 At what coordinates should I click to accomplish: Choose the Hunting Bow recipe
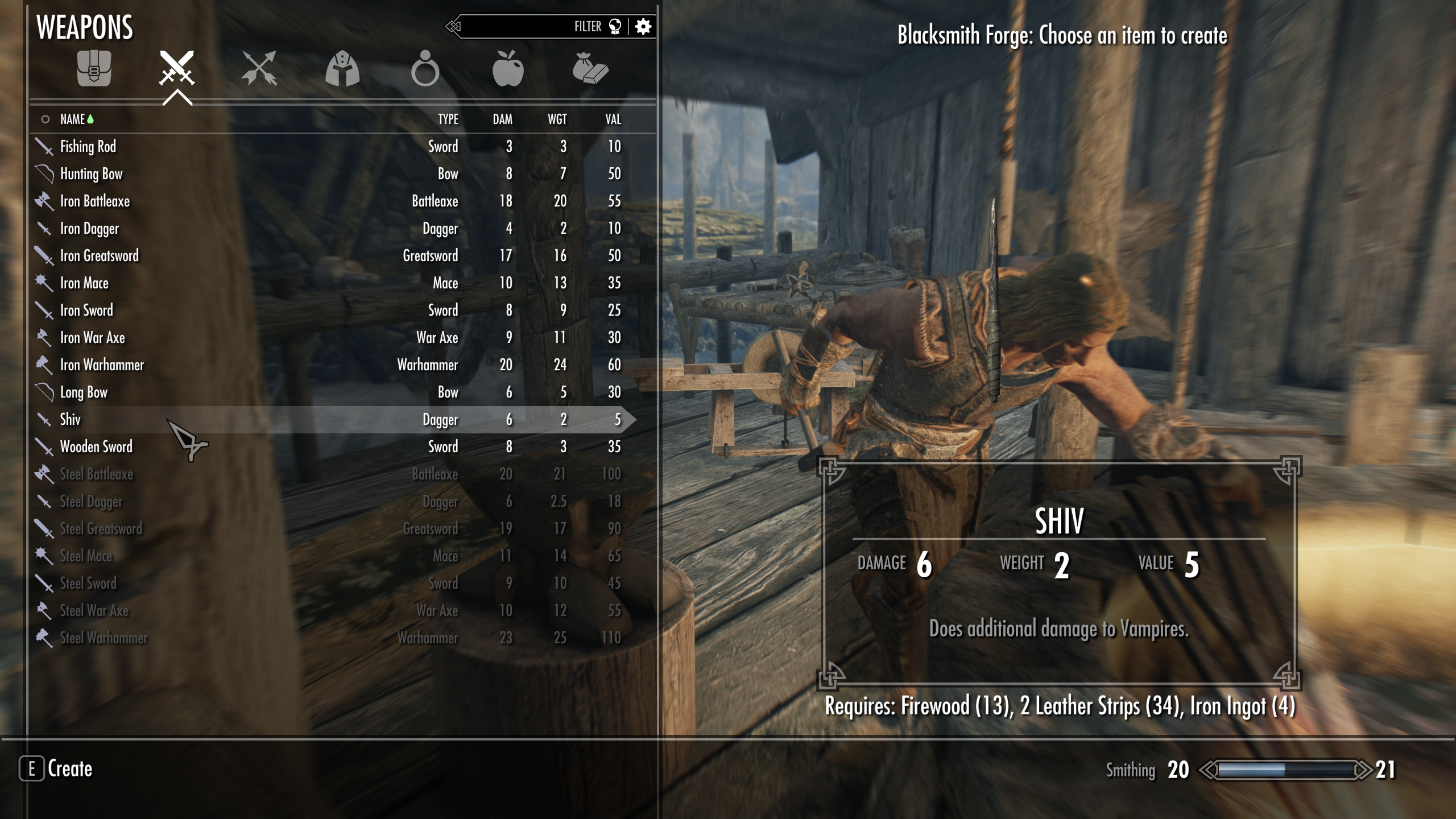tap(92, 174)
